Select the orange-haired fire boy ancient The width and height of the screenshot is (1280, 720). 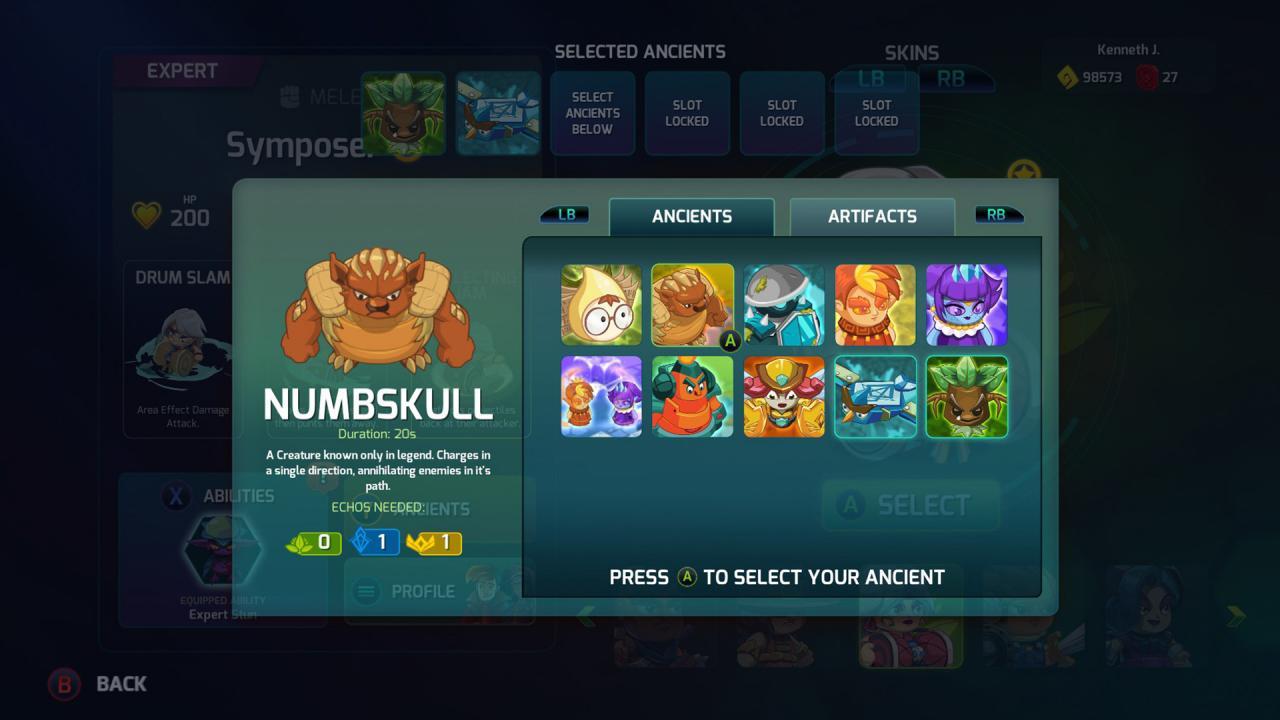point(875,305)
